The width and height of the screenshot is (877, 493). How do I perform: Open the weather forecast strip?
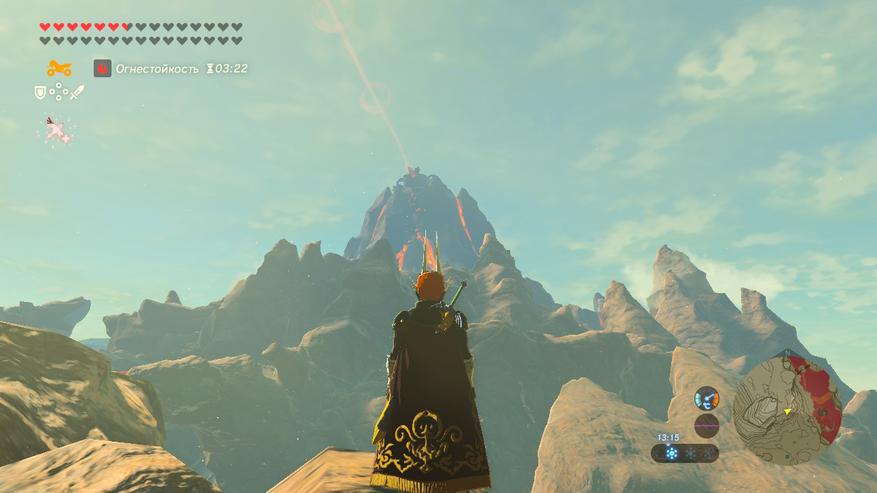coord(684,453)
